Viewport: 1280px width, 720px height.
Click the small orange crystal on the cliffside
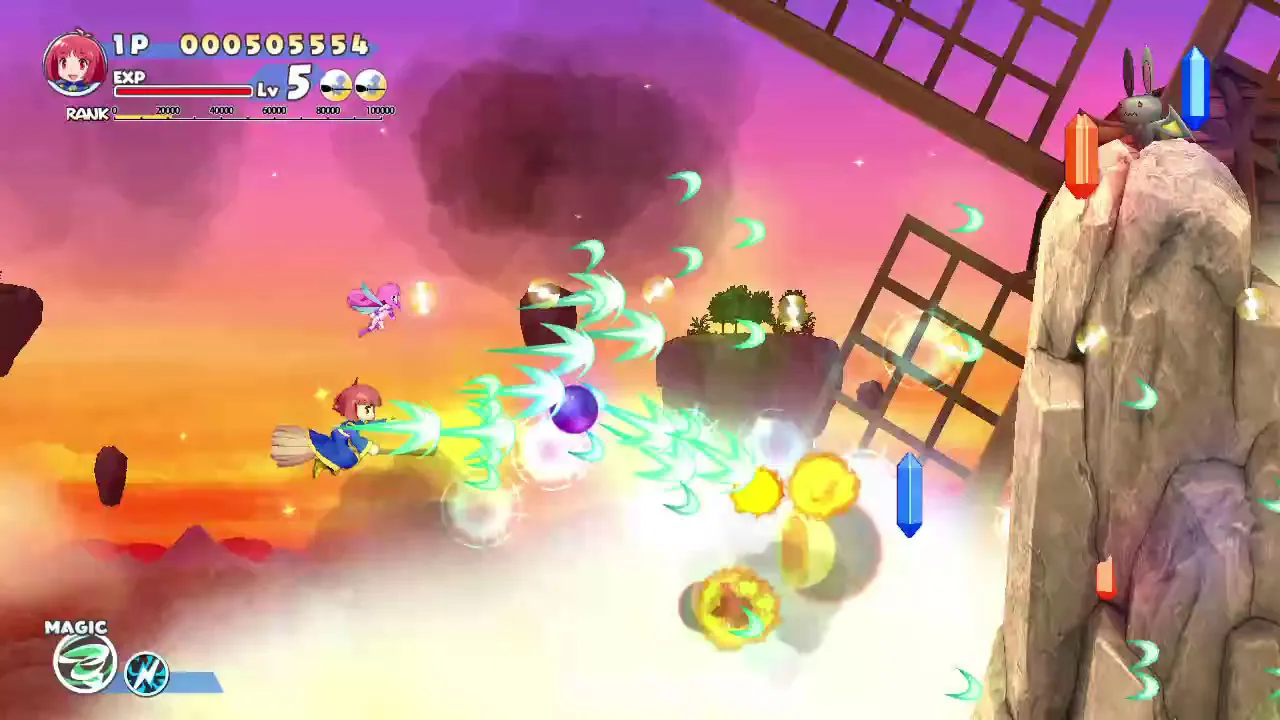pos(1104,578)
